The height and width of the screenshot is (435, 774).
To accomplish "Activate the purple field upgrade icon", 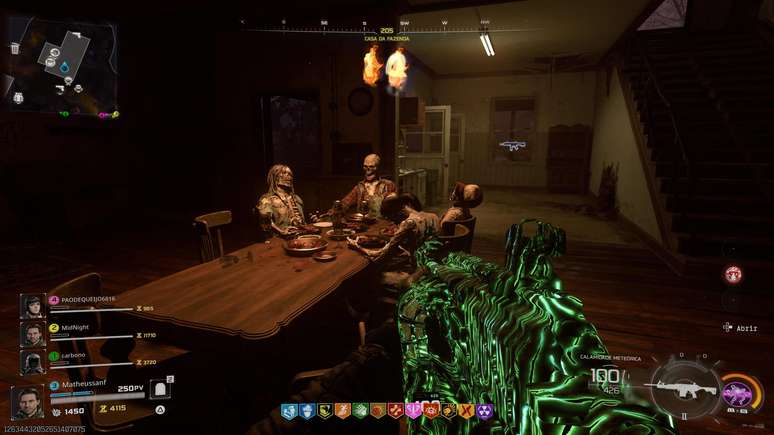I will click(x=737, y=391).
